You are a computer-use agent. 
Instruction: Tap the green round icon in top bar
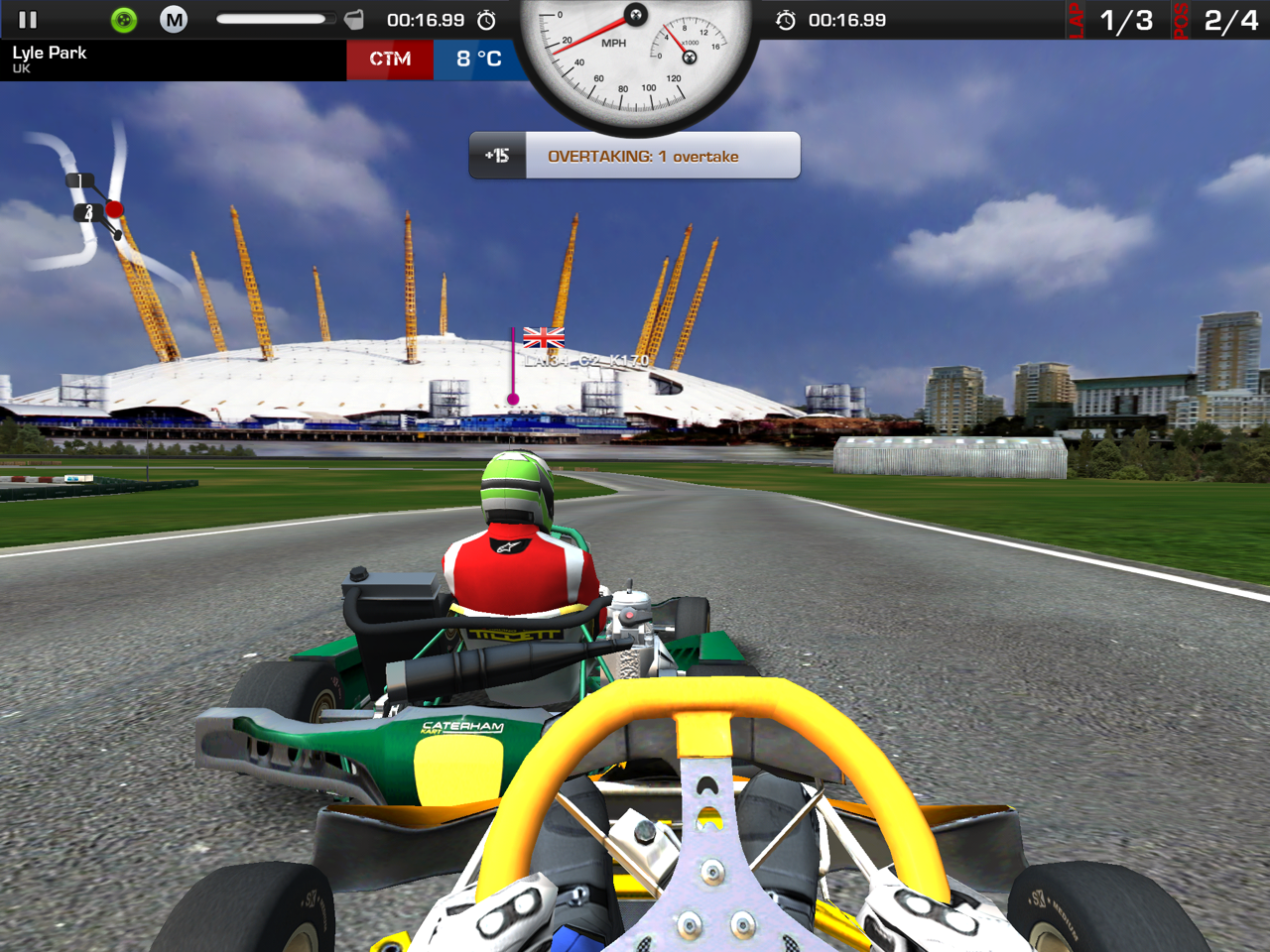124,20
